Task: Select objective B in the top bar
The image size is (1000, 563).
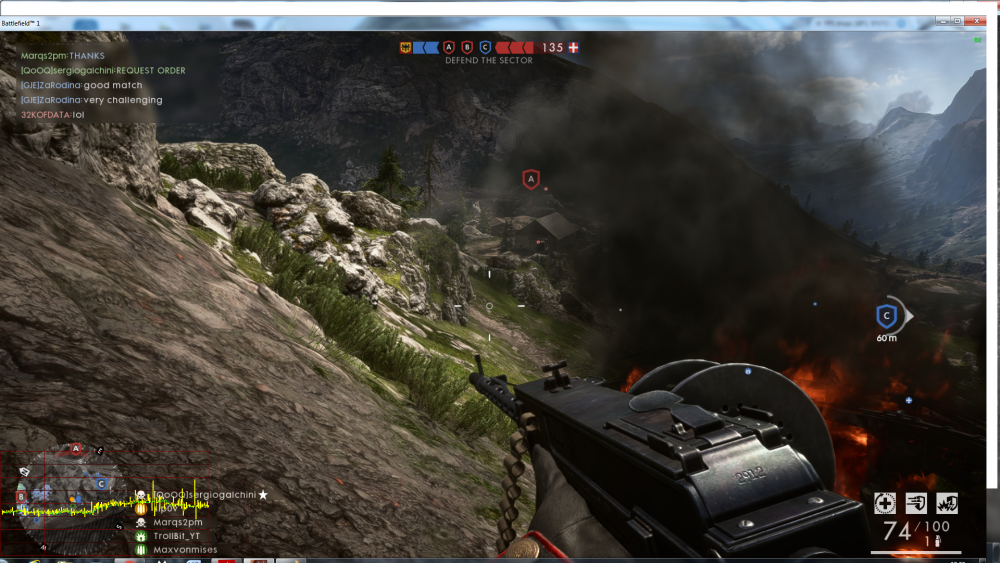Action: pos(467,47)
